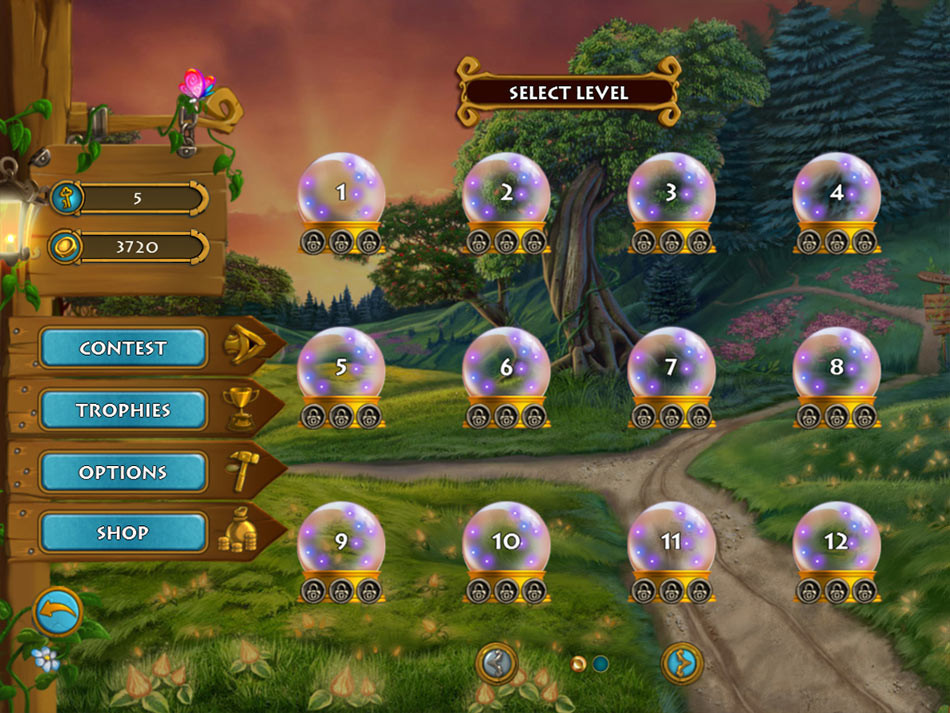
Task: Go to the previous level page
Action: click(x=496, y=663)
